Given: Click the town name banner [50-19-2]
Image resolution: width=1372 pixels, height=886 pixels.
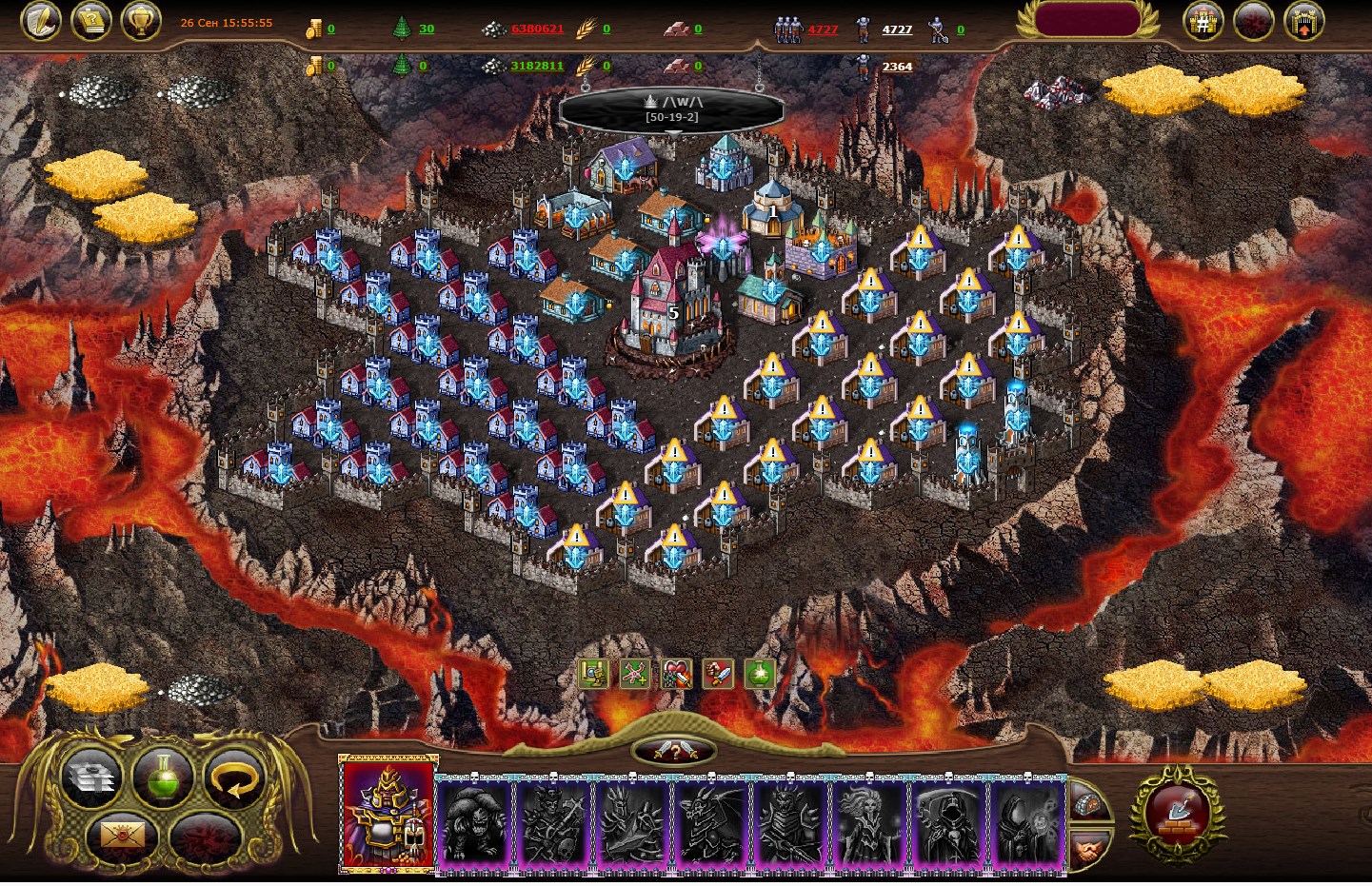Looking at the screenshot, I should tap(671, 109).
